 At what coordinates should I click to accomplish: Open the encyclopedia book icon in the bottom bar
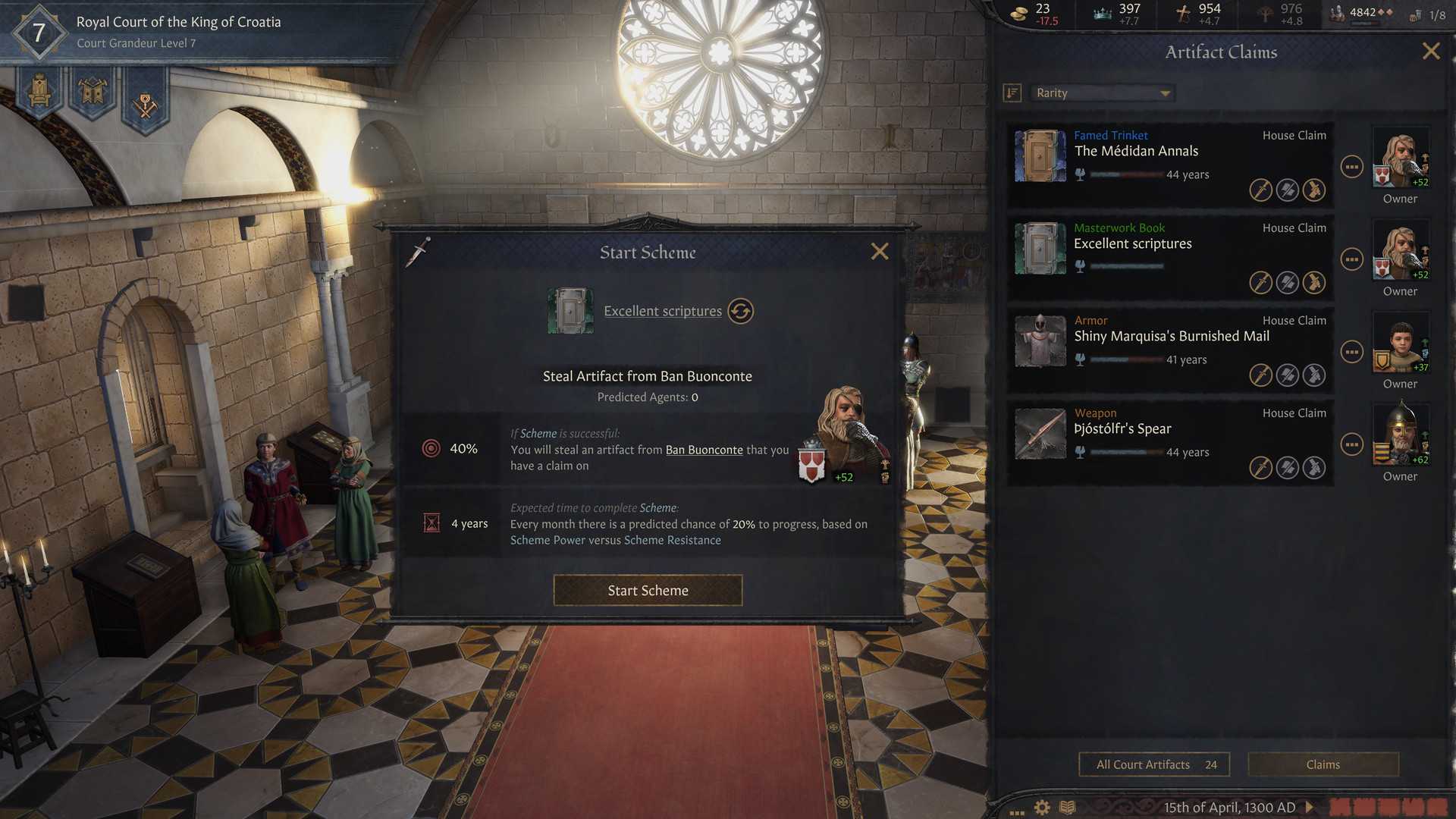point(1069,808)
